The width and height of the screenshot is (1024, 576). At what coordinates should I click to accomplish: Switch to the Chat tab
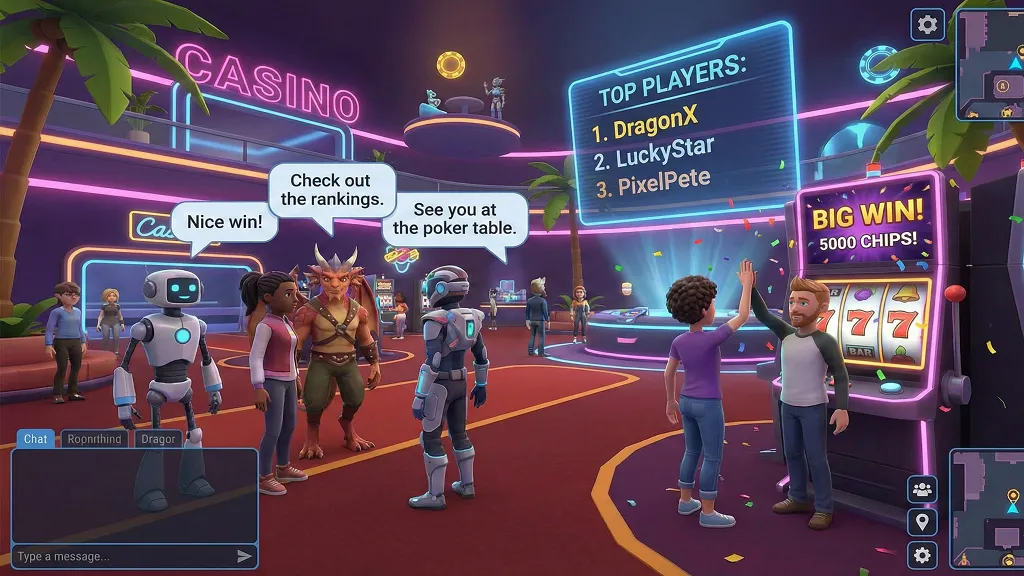coord(36,439)
